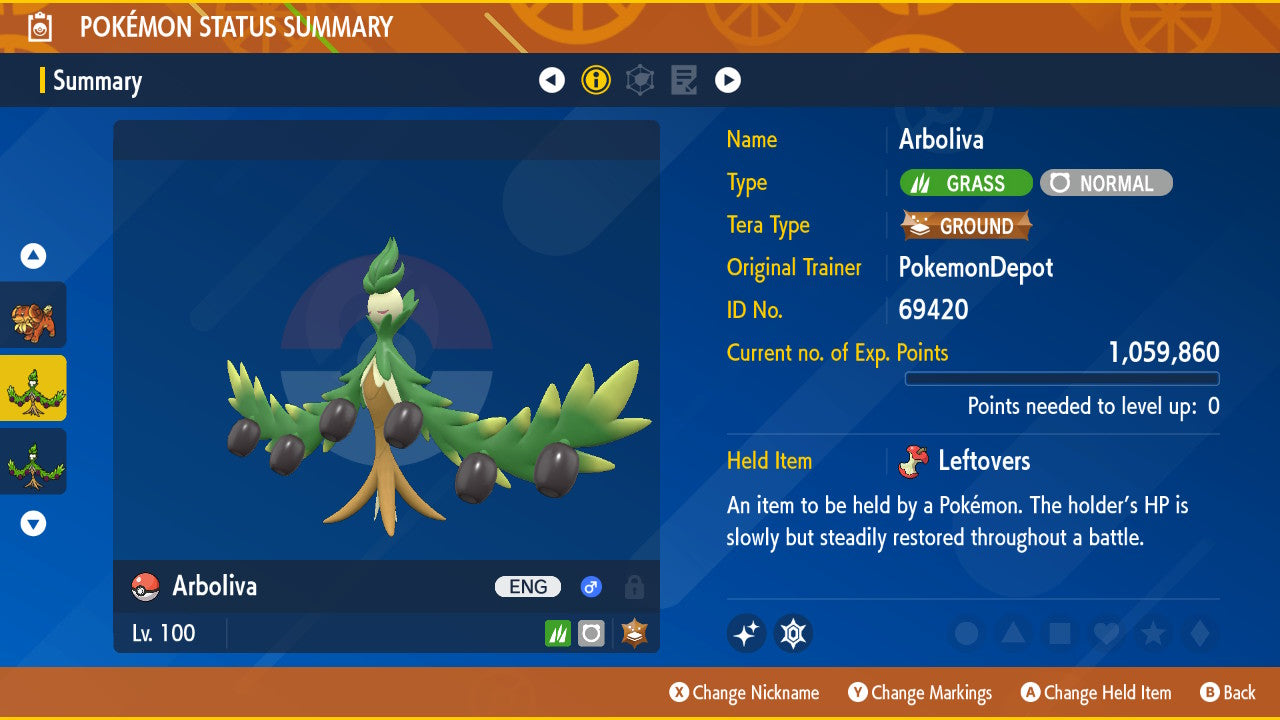Choose the diamond marking
This screenshot has height=720, width=1280.
1198,633
